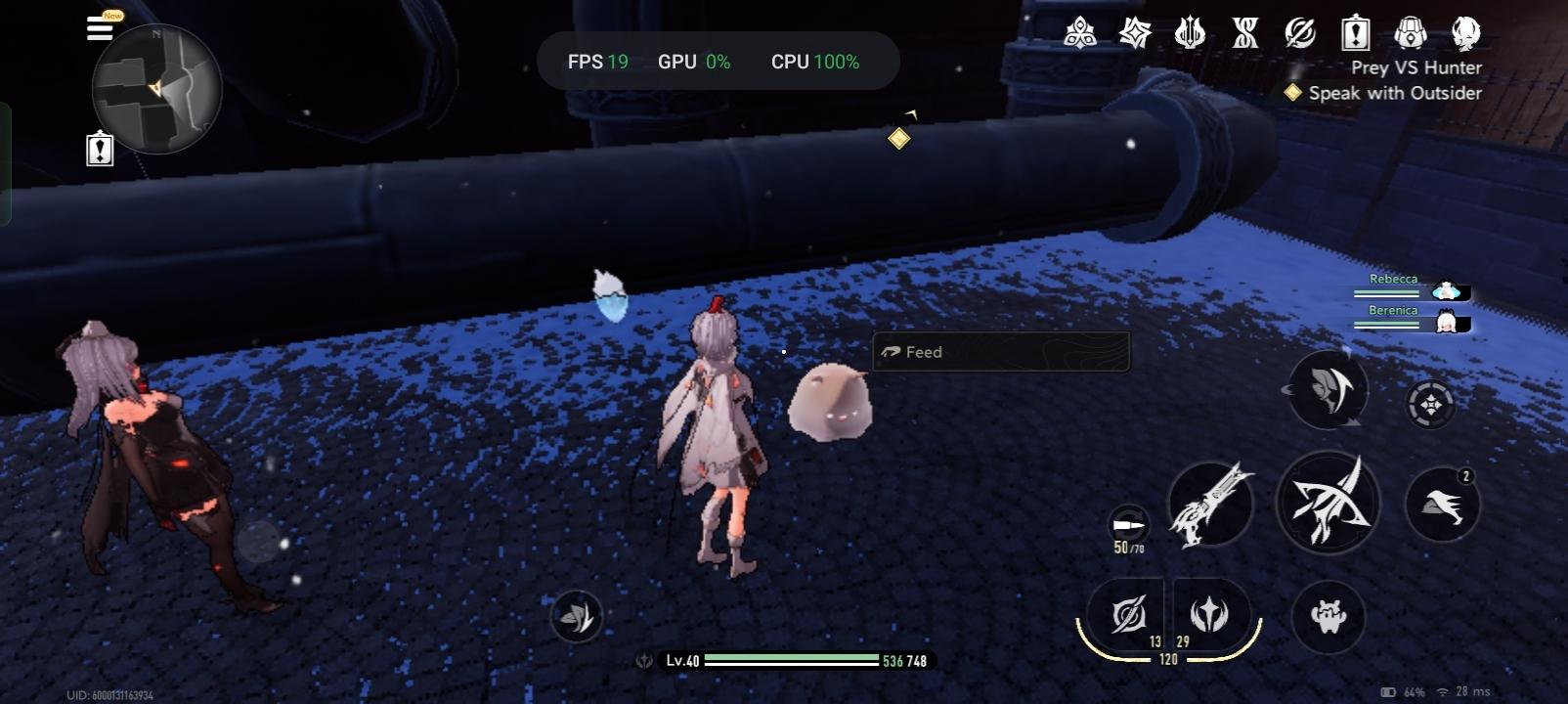1568x704 pixels.
Task: Open the hourglass-shaped icon menu
Action: [x=1245, y=34]
